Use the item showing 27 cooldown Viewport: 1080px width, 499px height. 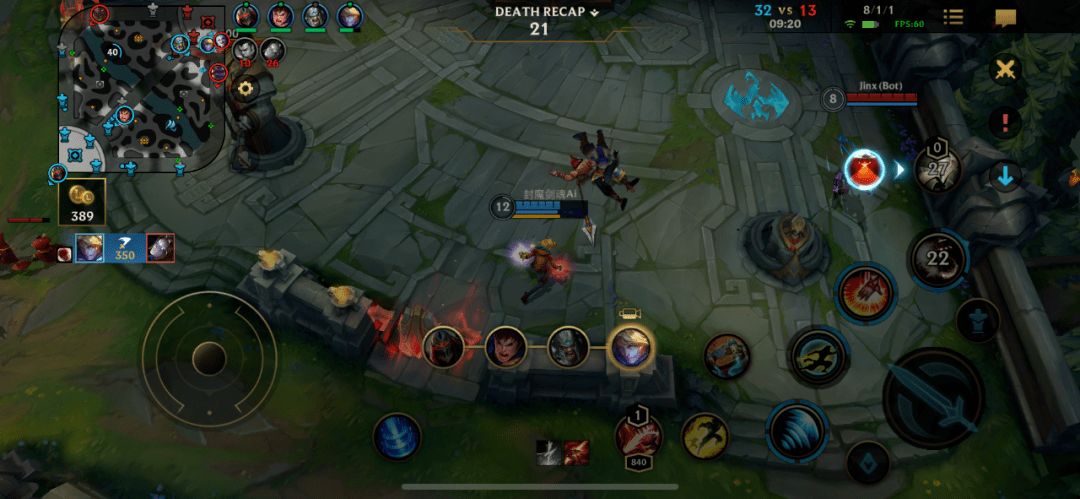click(x=937, y=168)
